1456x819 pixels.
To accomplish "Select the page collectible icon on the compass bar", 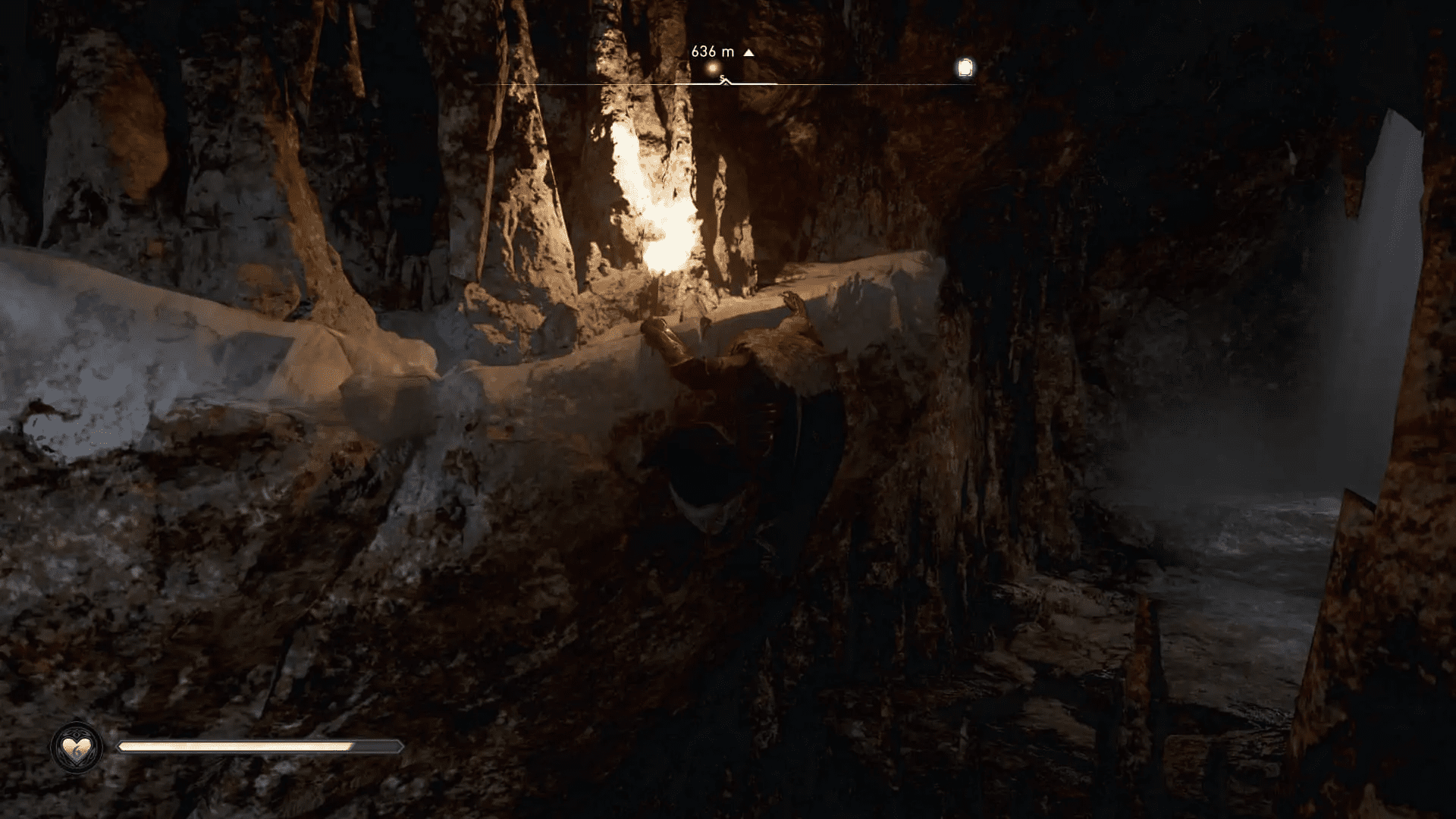I will [963, 68].
